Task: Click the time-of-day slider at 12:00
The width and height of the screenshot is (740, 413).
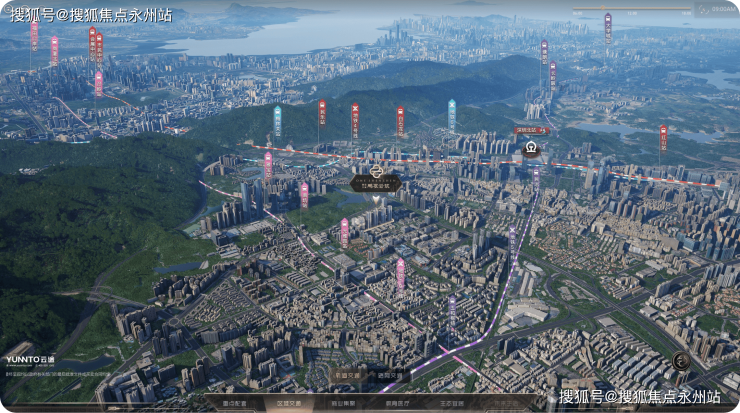Action: 632,10
